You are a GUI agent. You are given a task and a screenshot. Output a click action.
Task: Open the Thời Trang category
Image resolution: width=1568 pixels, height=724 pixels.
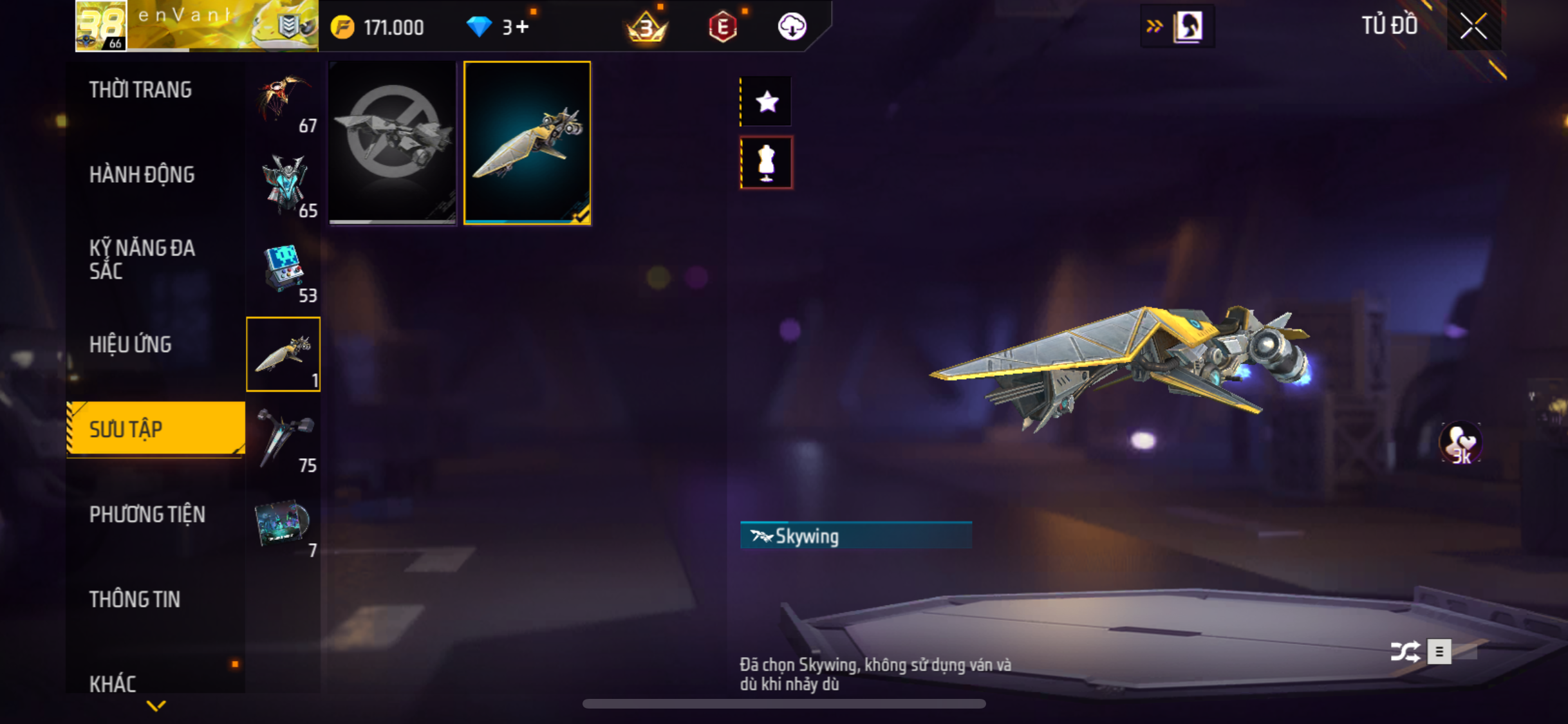point(140,90)
